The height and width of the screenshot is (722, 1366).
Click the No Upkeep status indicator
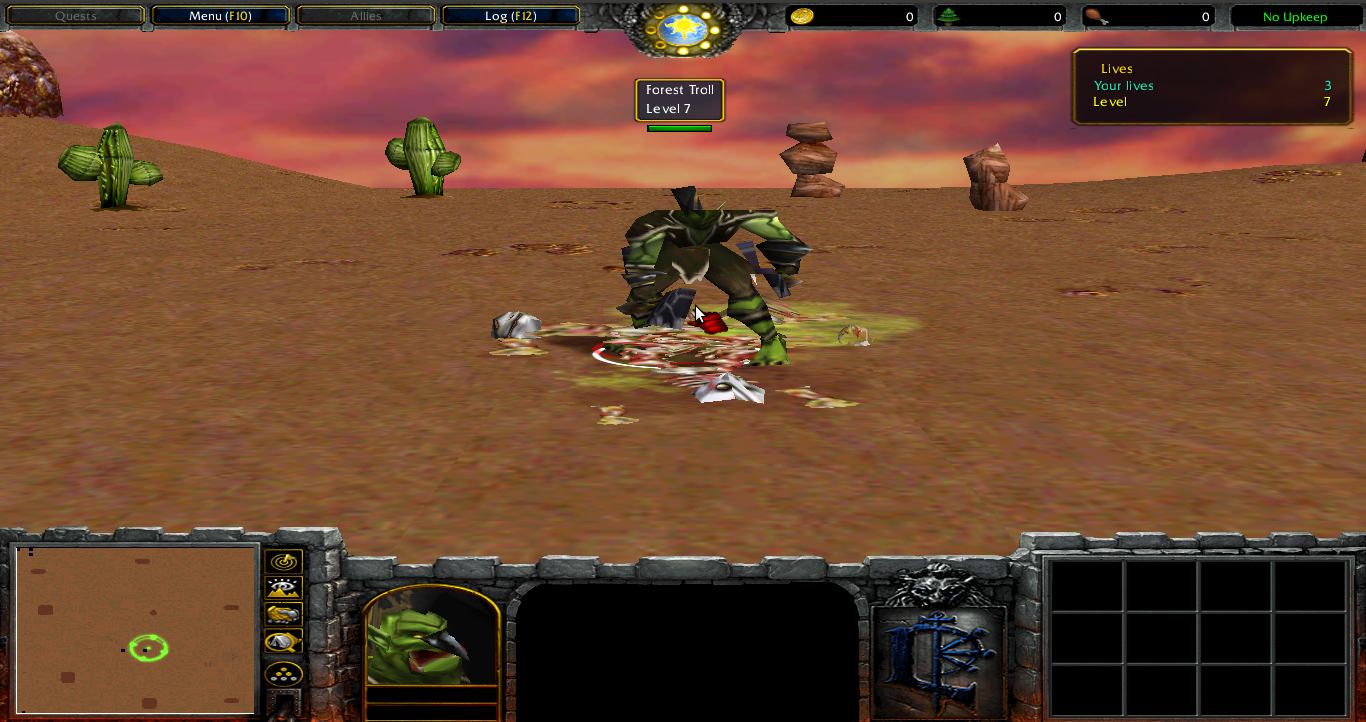click(1295, 16)
